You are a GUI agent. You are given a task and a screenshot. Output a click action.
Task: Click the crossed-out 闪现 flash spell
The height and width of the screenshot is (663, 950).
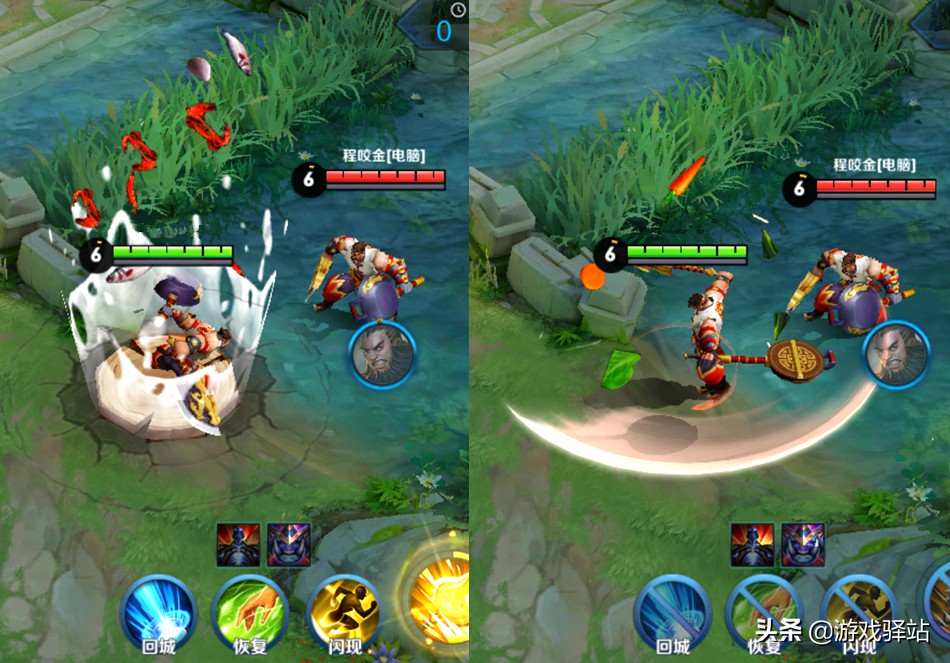857,611
